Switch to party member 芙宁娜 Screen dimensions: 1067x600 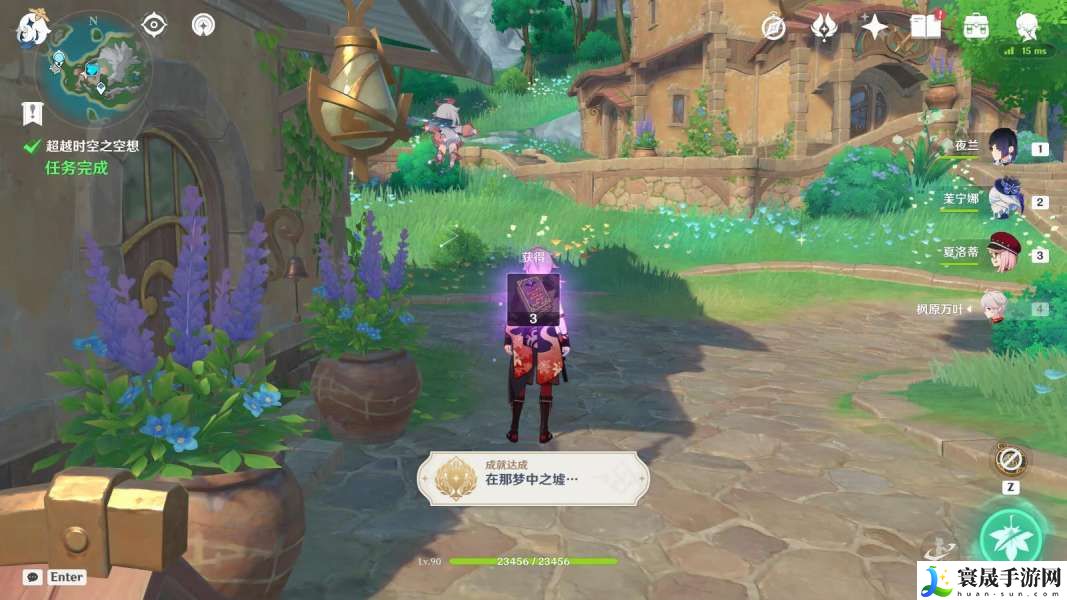click(x=1002, y=200)
